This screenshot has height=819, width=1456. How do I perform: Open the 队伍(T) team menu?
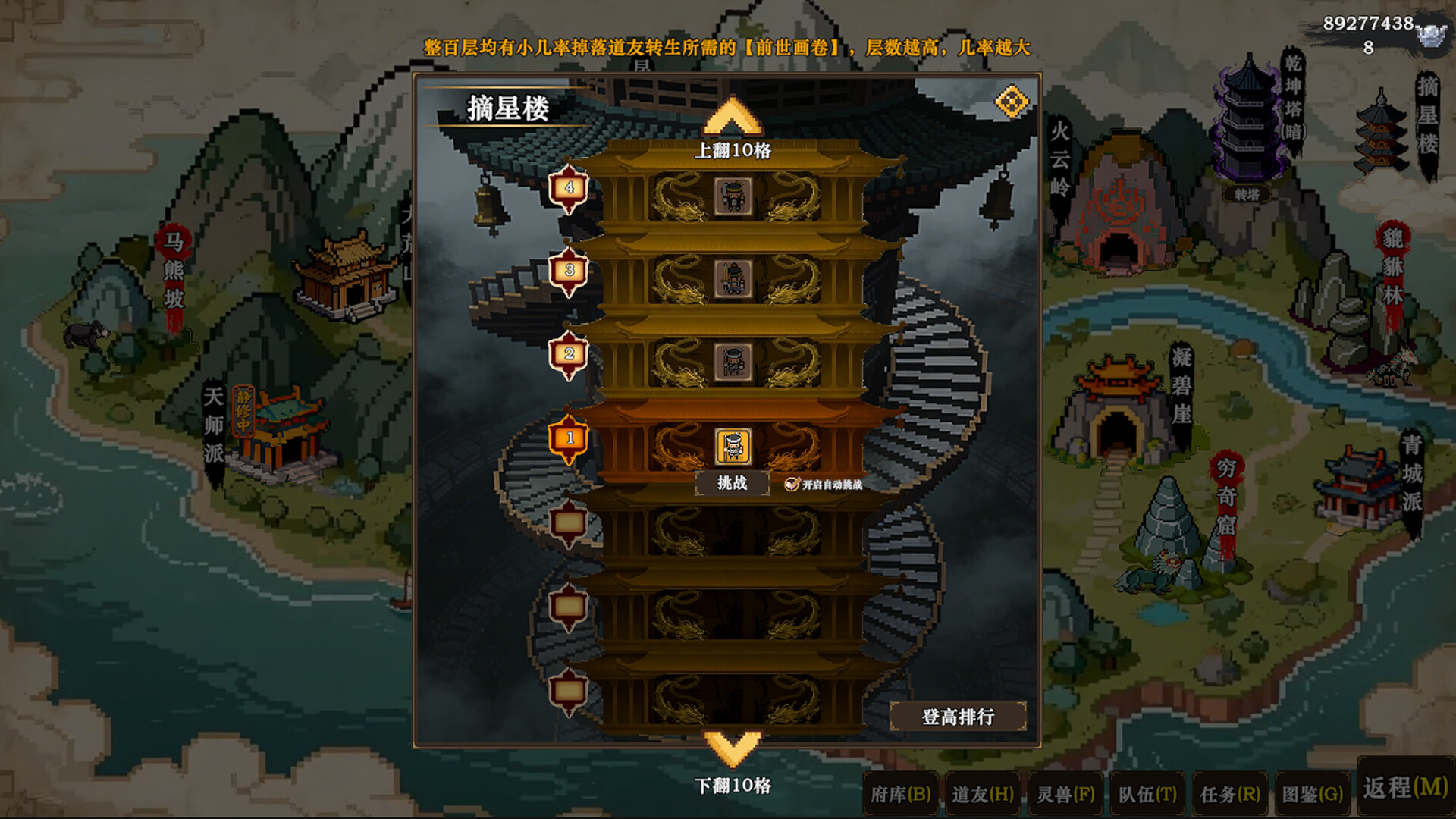point(1147,794)
